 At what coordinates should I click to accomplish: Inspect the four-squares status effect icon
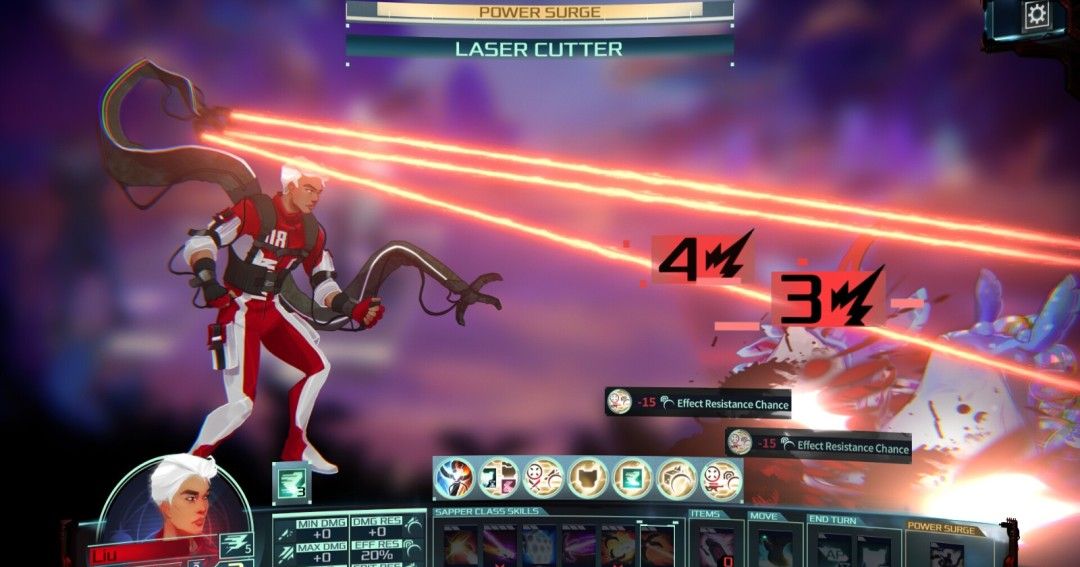499,477
